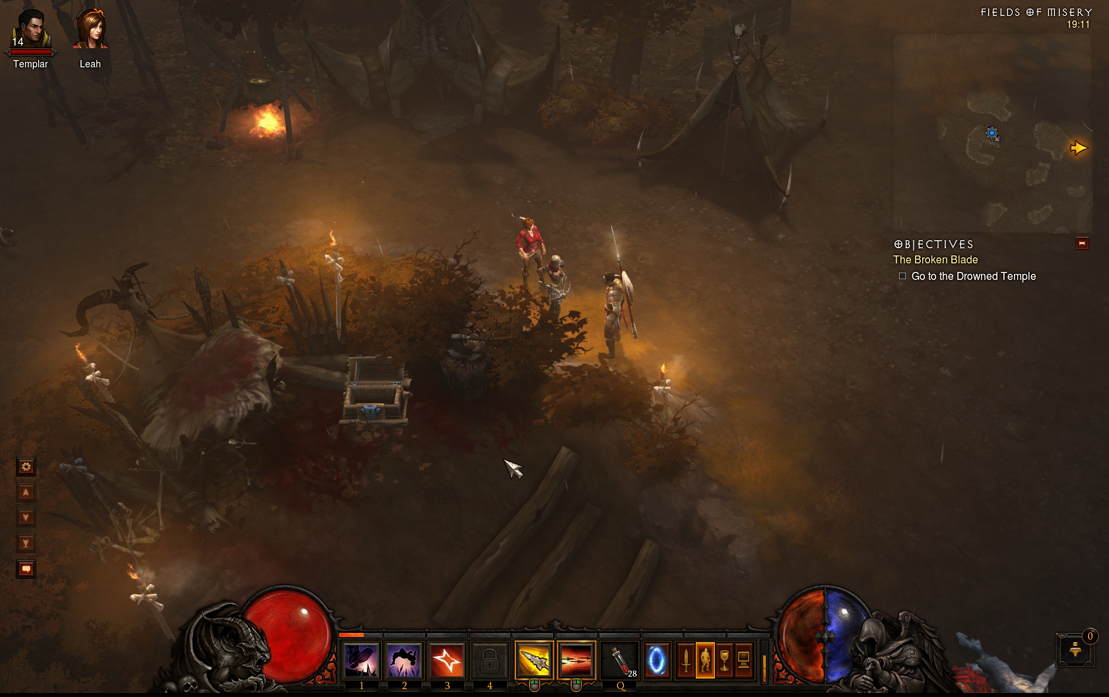Open the sword skills menu button
The height and width of the screenshot is (697, 1109).
click(686, 660)
